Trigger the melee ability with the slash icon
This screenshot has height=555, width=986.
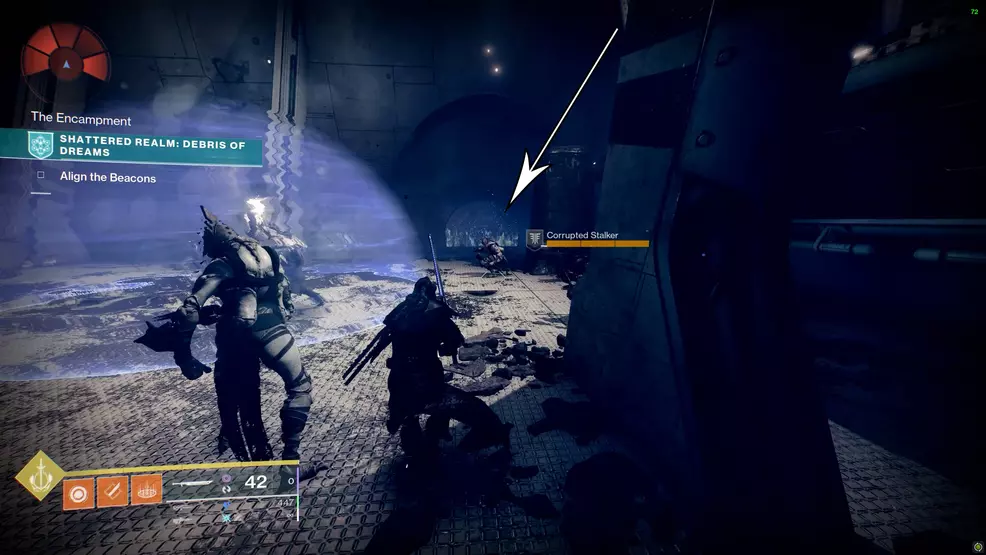[x=112, y=491]
